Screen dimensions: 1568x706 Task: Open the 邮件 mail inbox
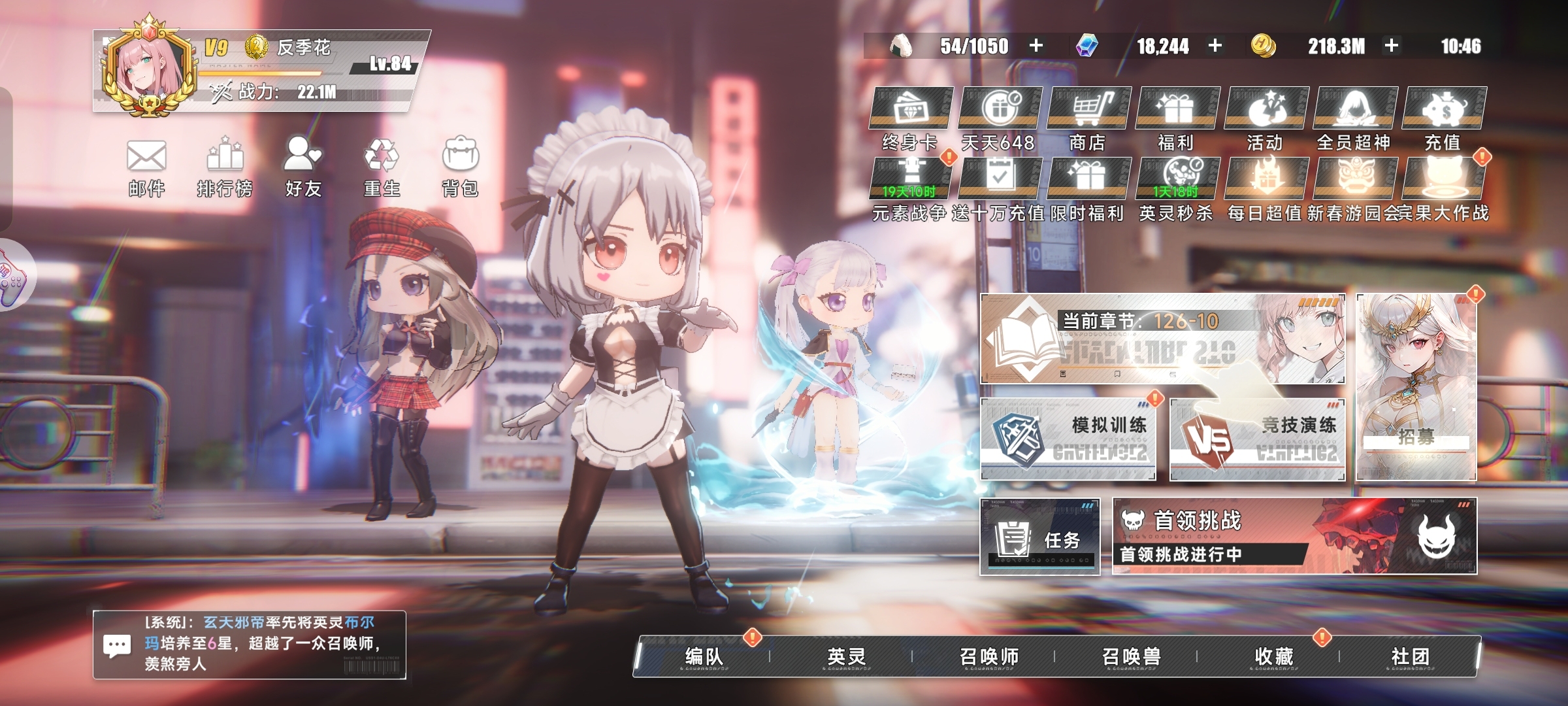146,167
